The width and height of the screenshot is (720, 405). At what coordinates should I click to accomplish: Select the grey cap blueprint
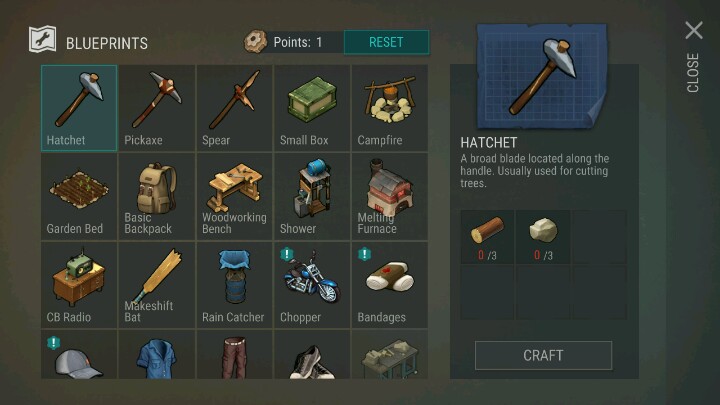click(x=79, y=357)
